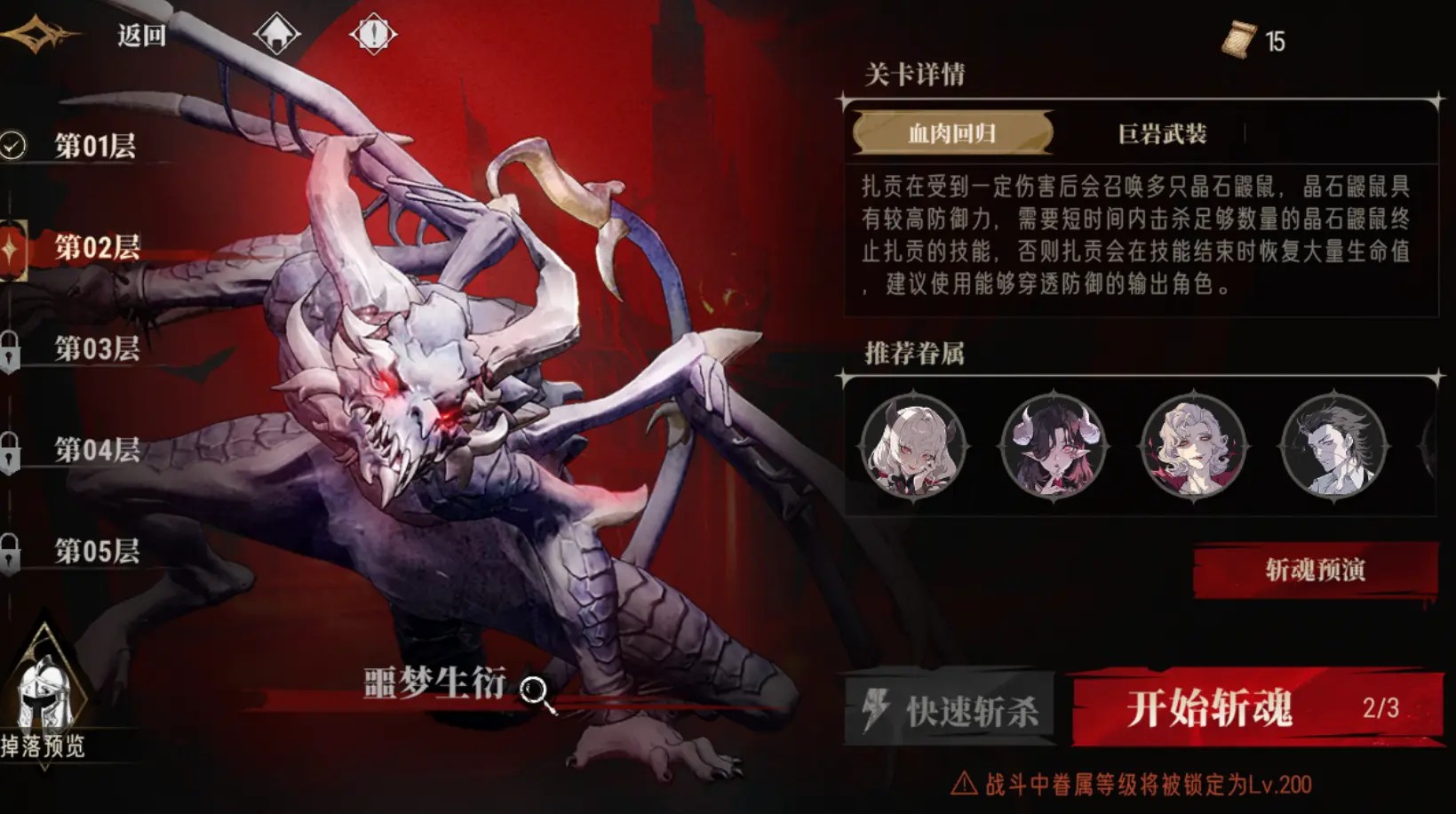The width and height of the screenshot is (1456, 814).
Task: Switch to the 巨岩武装 tab
Action: [1164, 132]
